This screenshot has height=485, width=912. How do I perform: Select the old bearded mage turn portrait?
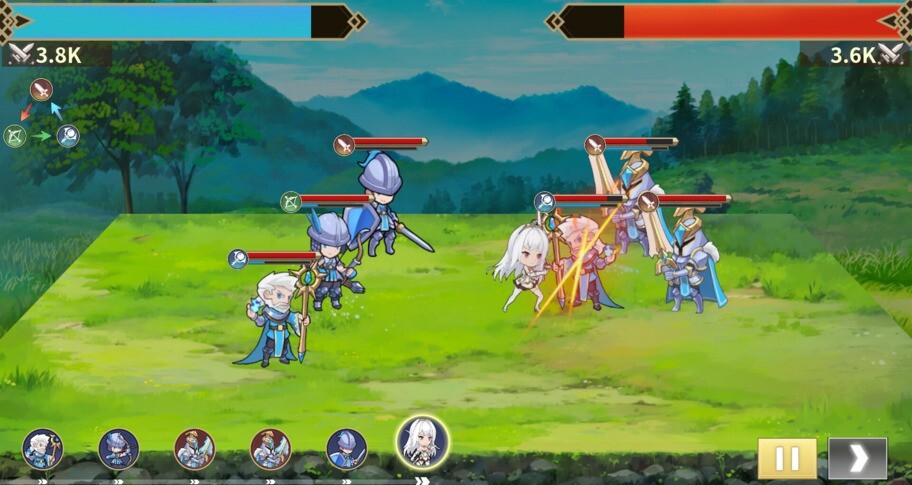pos(43,449)
